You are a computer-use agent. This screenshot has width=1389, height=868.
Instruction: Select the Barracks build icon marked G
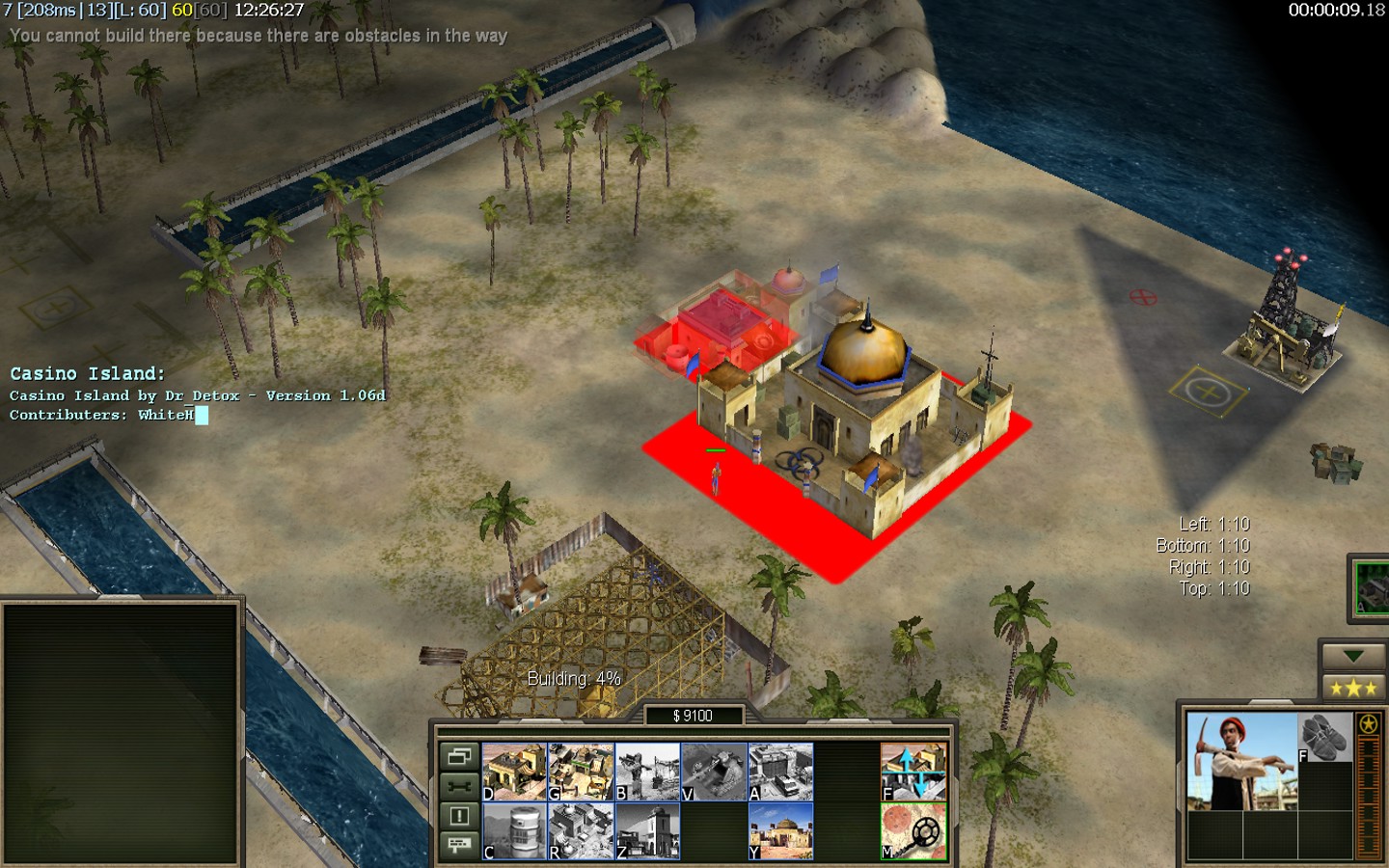(x=581, y=772)
